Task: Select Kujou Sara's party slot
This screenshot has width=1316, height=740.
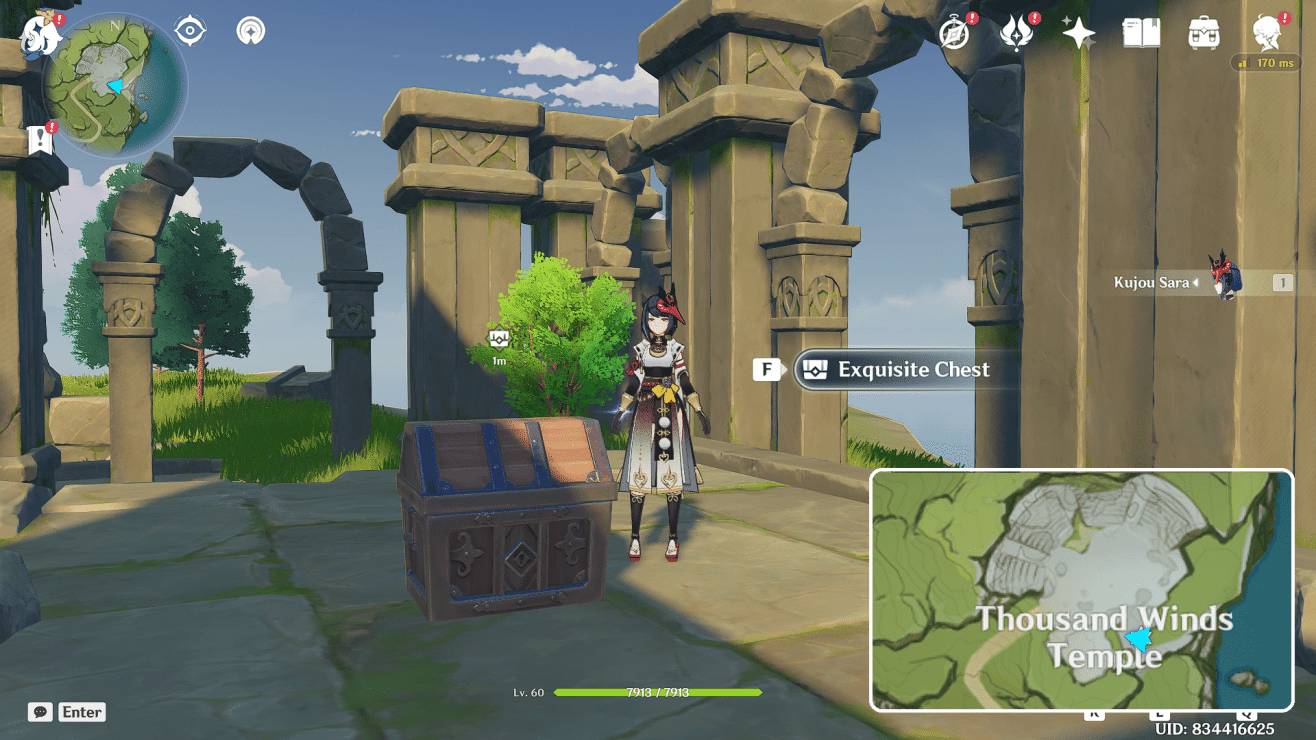Action: (1222, 281)
